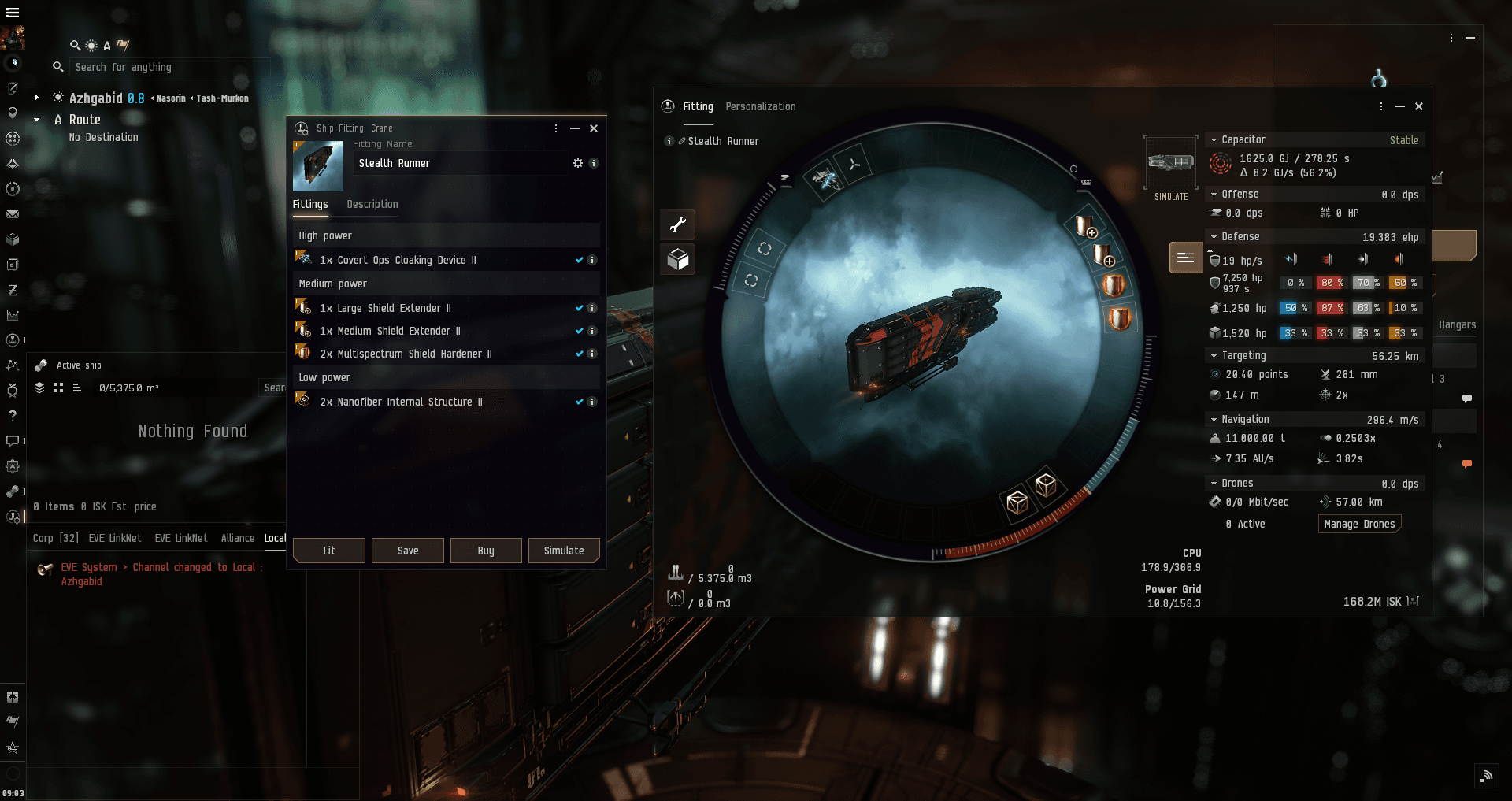
Task: Open Manage Drones
Action: (1359, 524)
